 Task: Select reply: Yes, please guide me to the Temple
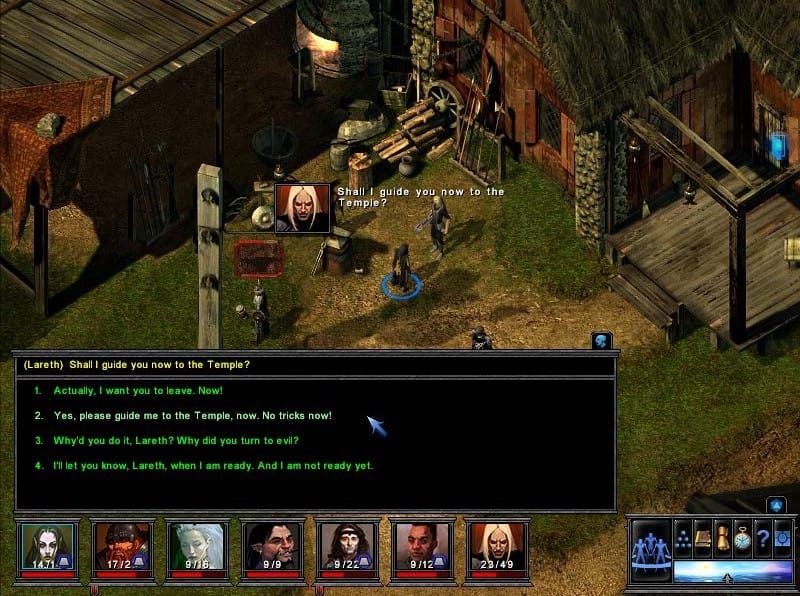(x=192, y=415)
